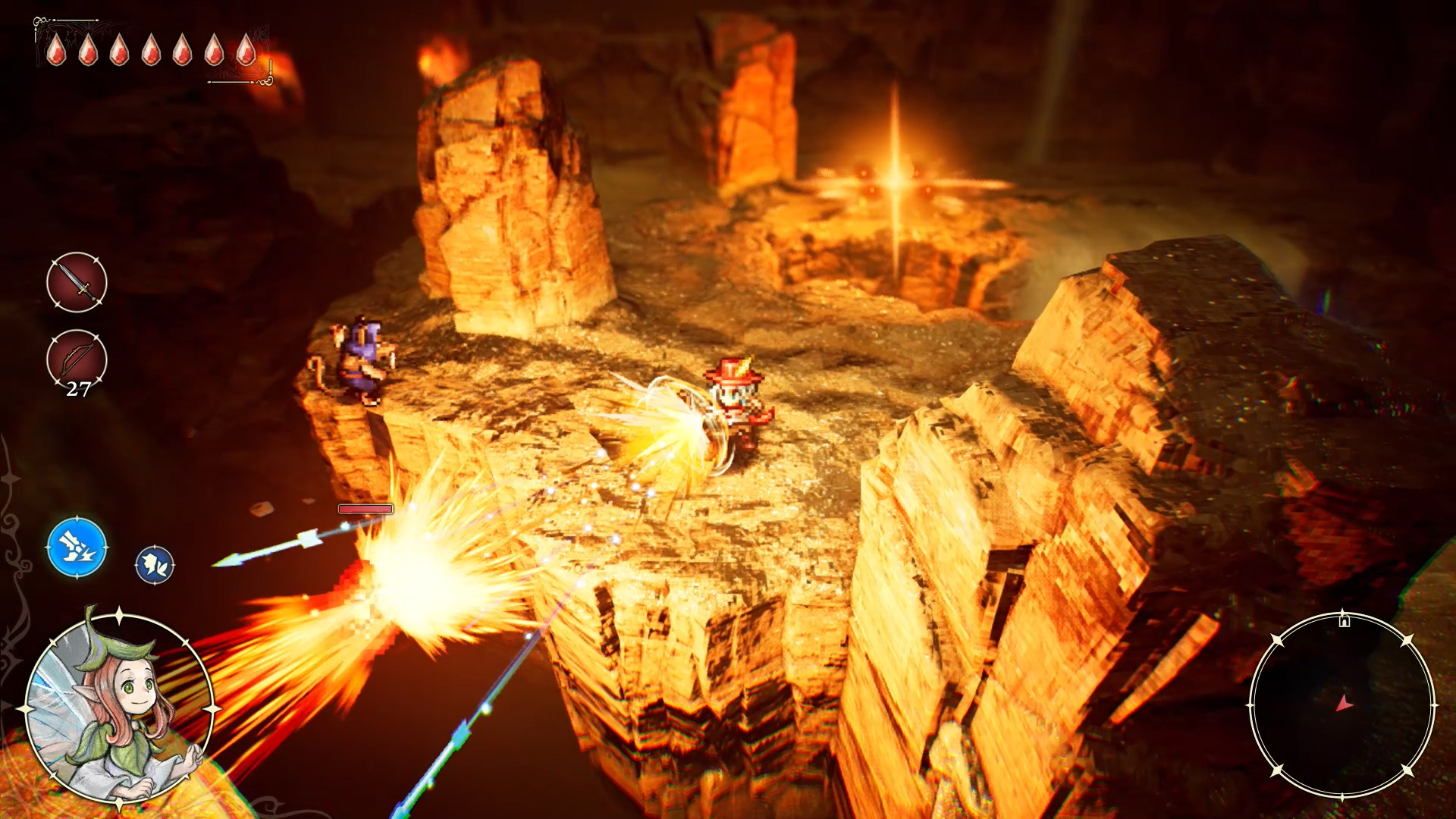
Task: Click the enemy's red health bar
Action: click(366, 508)
